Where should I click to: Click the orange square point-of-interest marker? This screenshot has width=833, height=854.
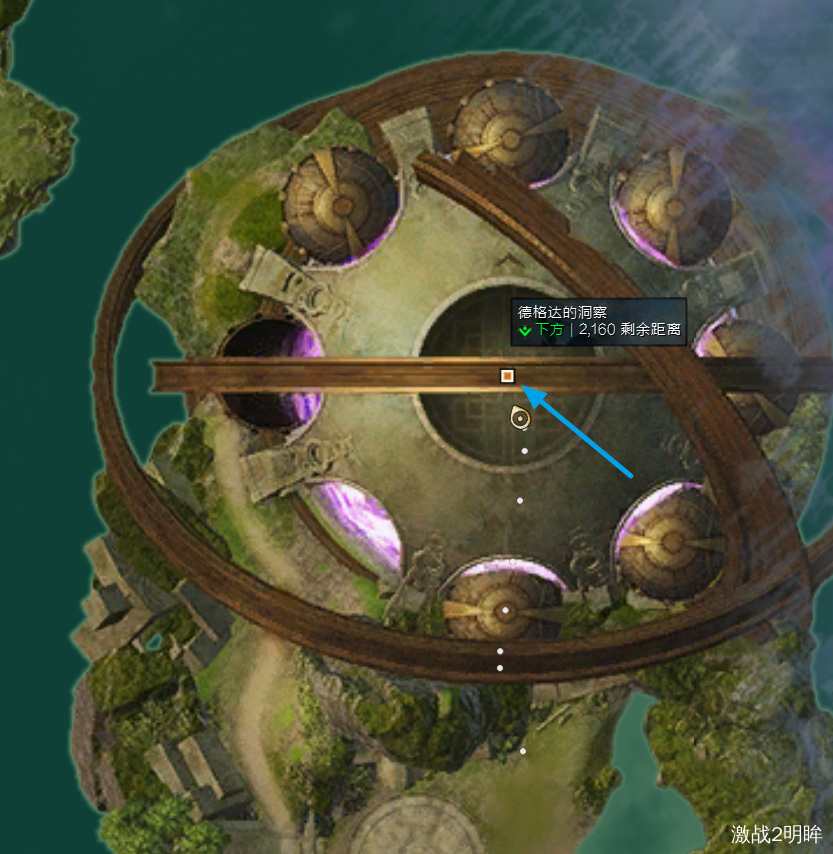(x=507, y=376)
